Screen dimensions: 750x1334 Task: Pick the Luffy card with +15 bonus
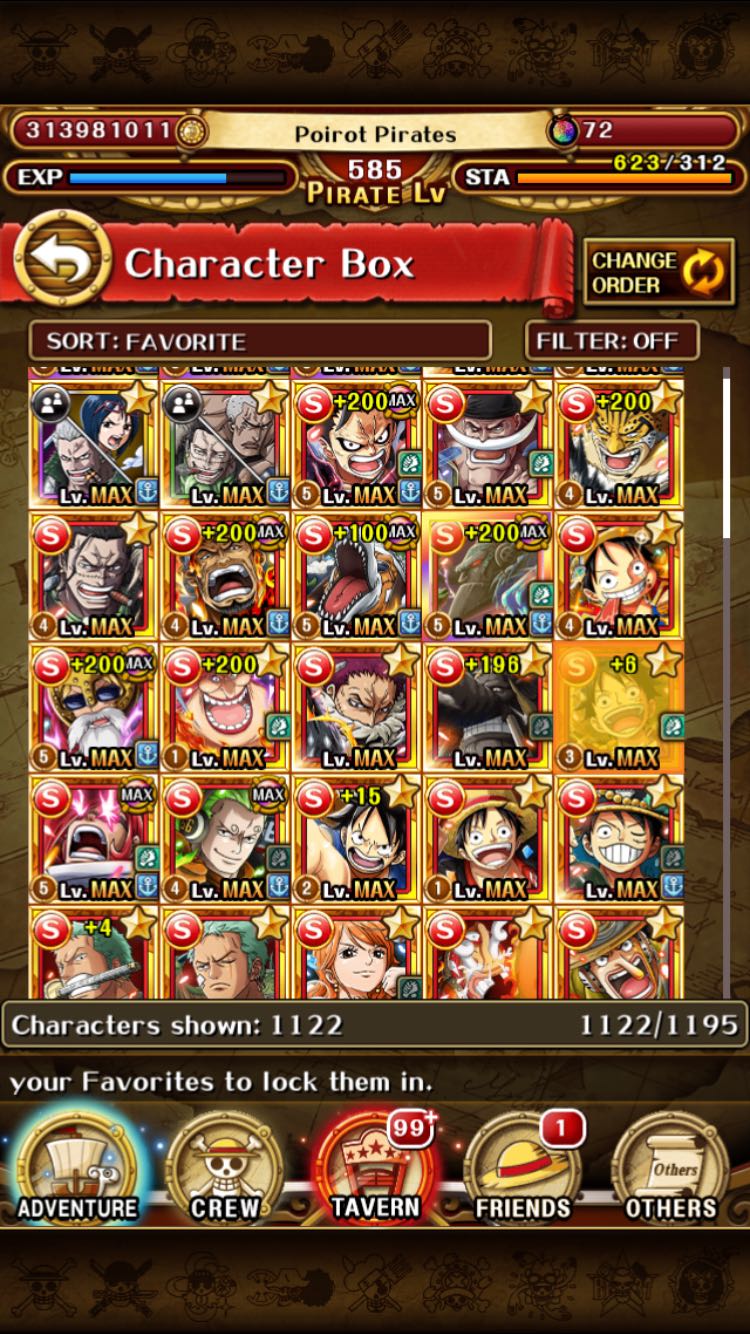tap(356, 838)
